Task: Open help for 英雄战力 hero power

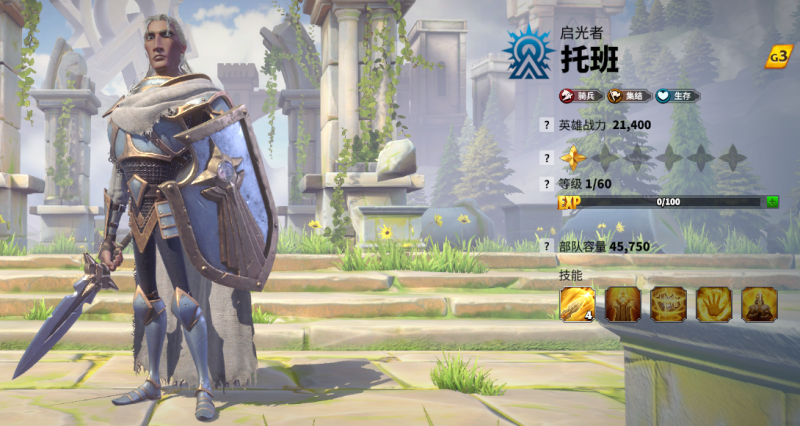Action: [546, 125]
